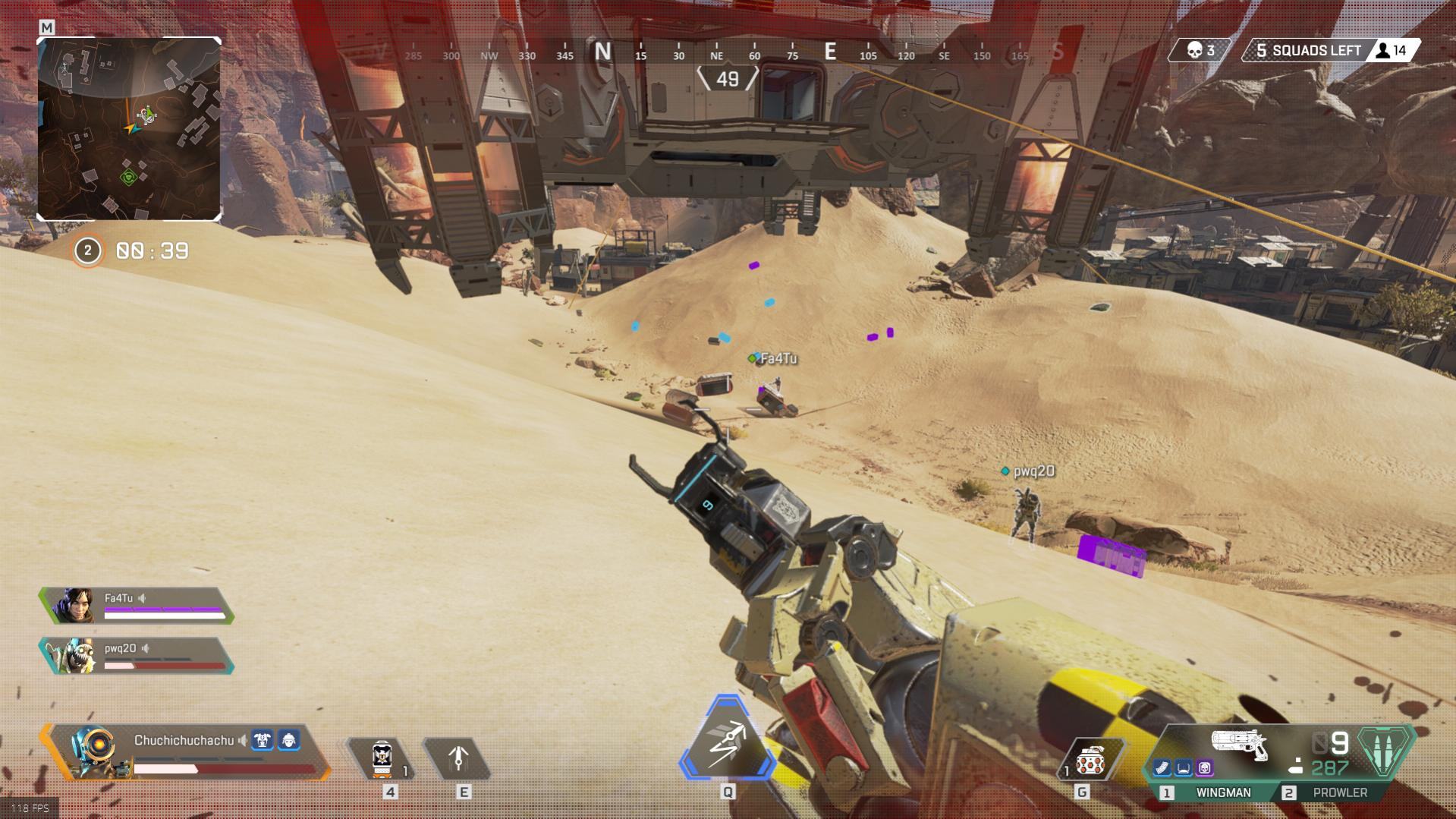Click the survival item slot icon
This screenshot has height=819, width=1456.
(458, 758)
